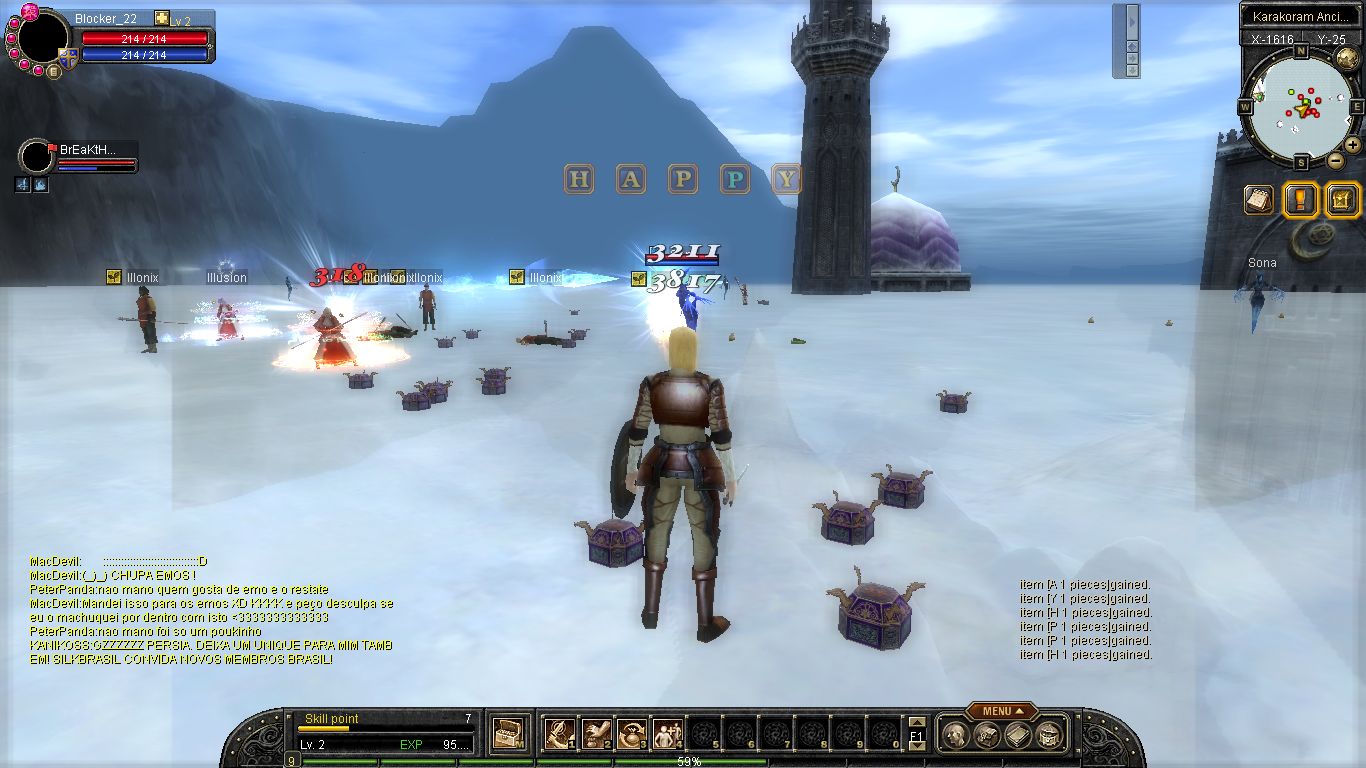The width and height of the screenshot is (1366, 768).
Task: Open the book icon in the menu
Action: [x=1017, y=735]
